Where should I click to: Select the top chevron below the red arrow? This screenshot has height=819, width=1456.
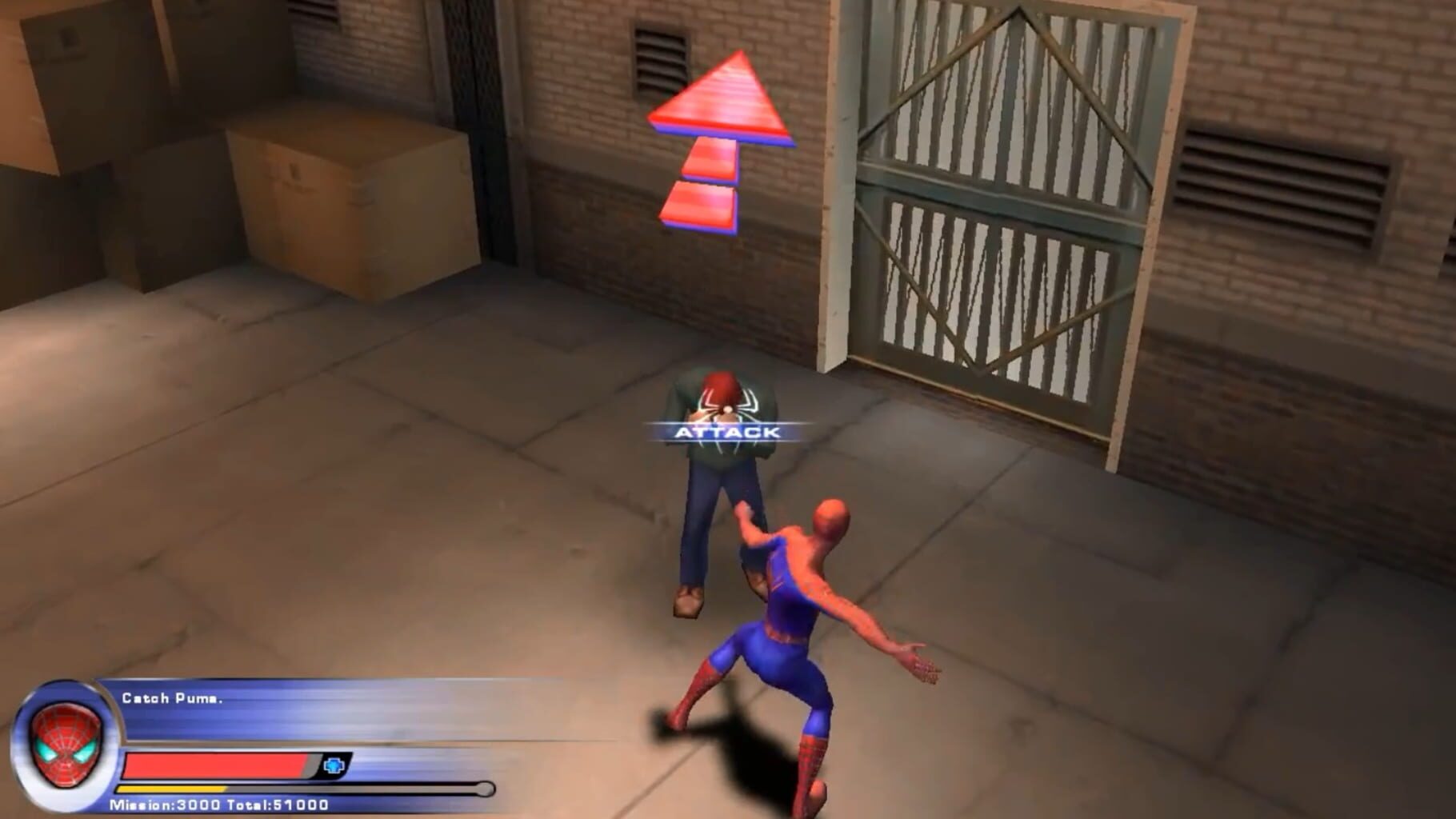pyautogui.click(x=710, y=158)
